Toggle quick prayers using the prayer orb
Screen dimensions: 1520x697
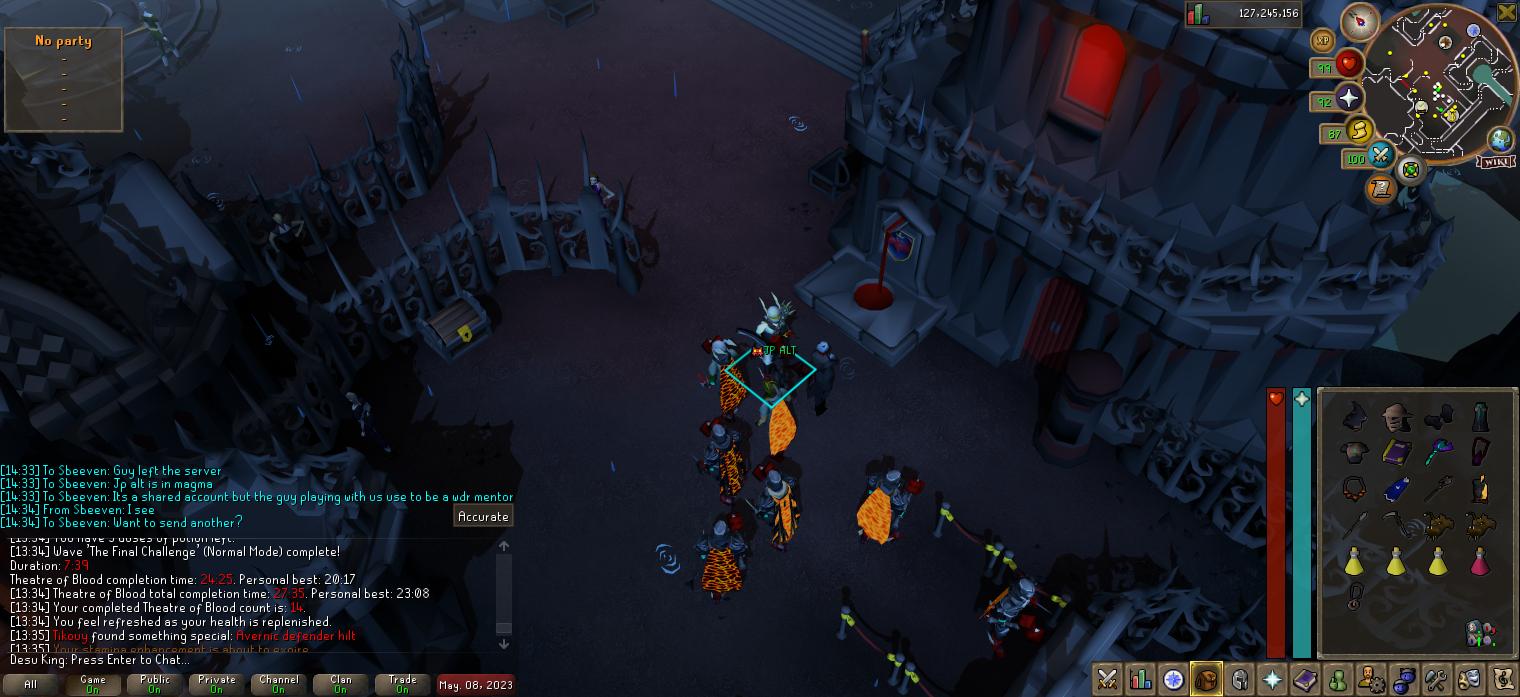1349,98
